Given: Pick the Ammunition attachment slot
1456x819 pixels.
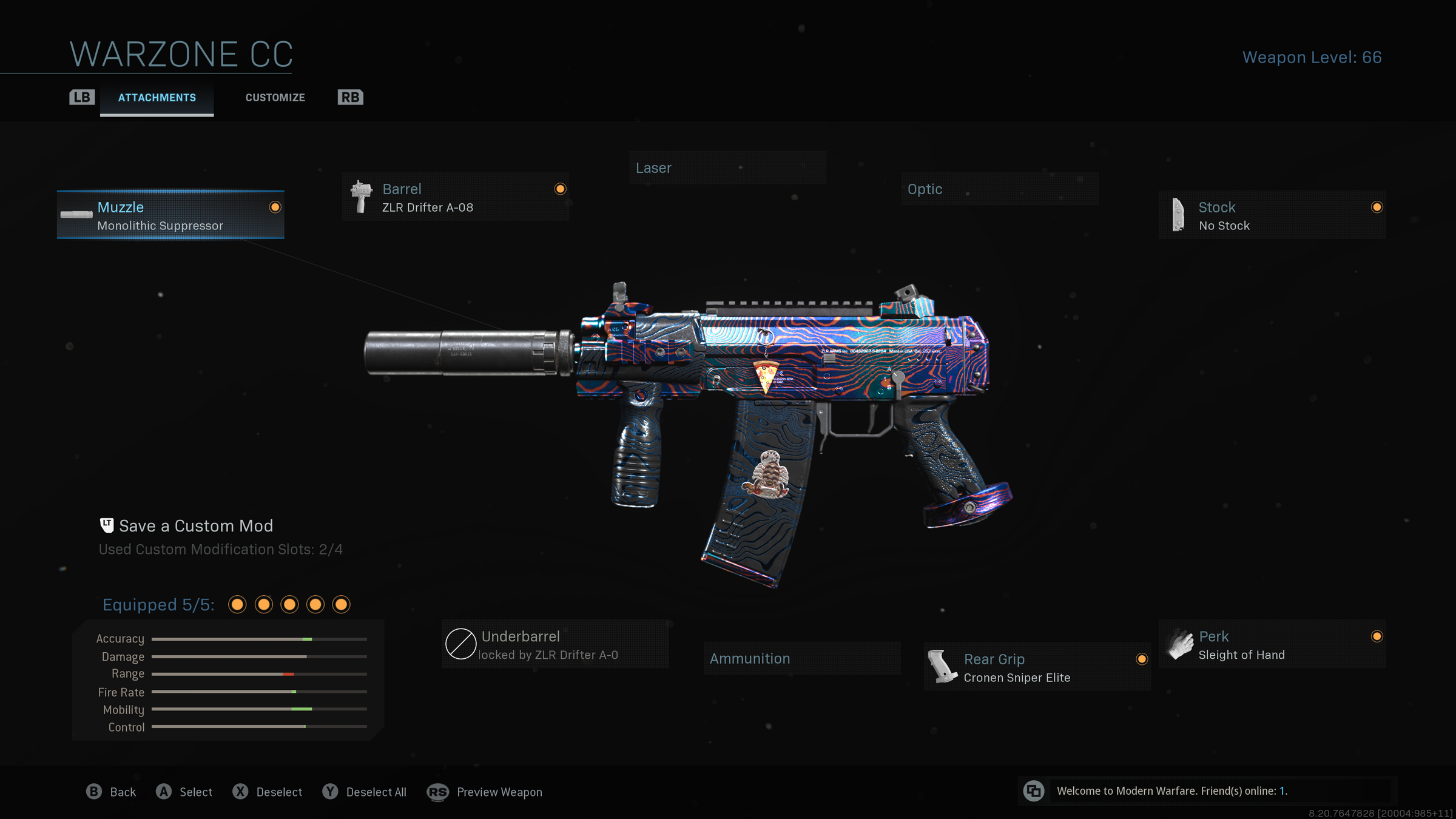Looking at the screenshot, I should (x=801, y=659).
